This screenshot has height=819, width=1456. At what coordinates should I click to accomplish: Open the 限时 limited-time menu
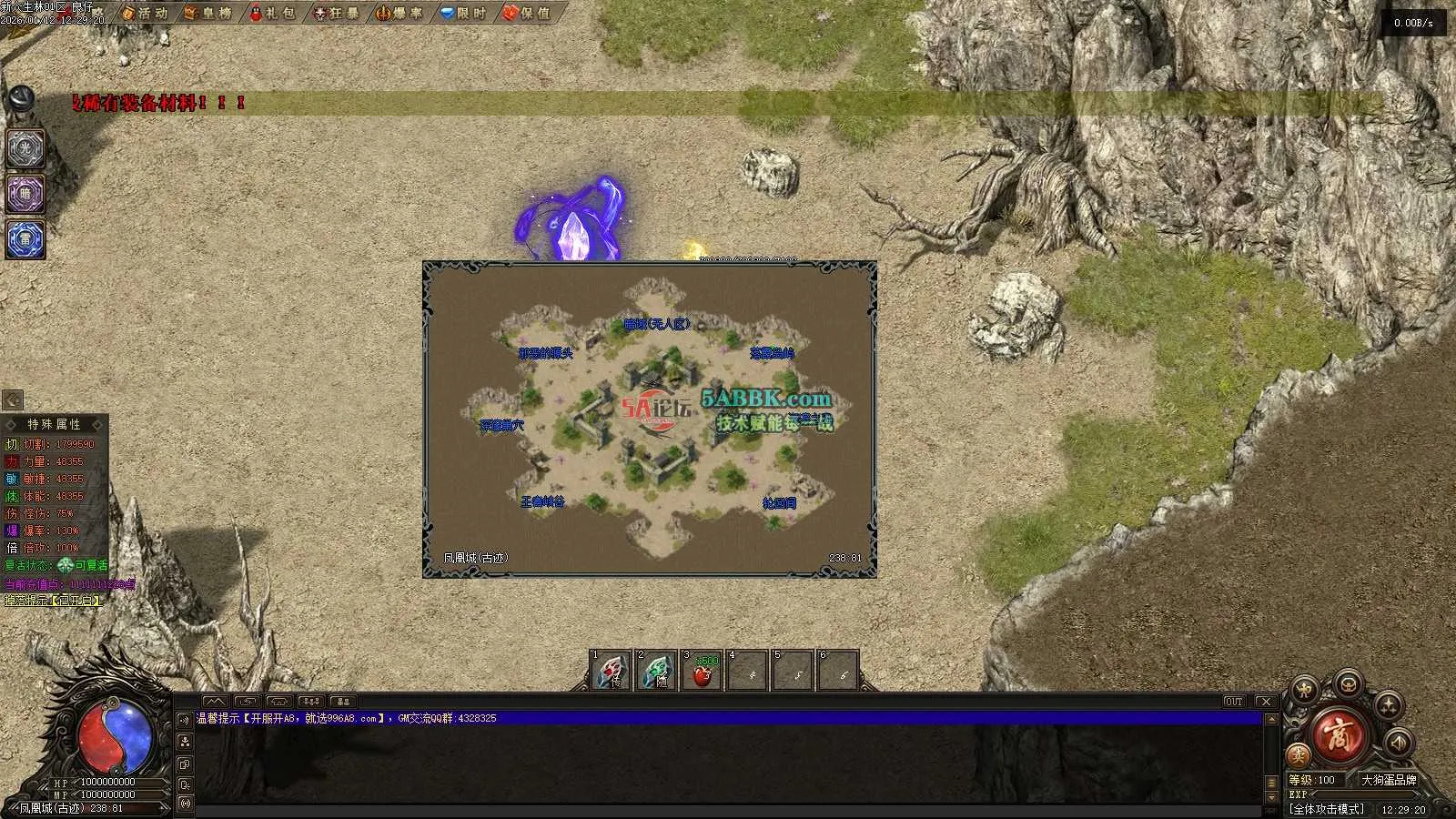464,13
